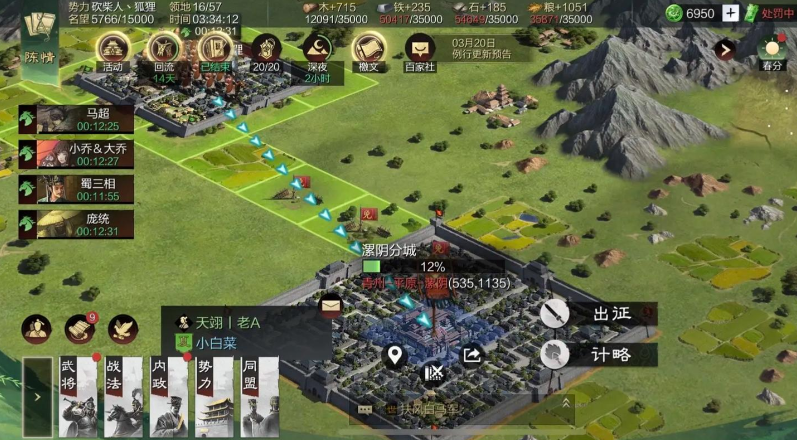The height and width of the screenshot is (440, 797).
Task: Open the 百家社 icon
Action: tap(420, 50)
